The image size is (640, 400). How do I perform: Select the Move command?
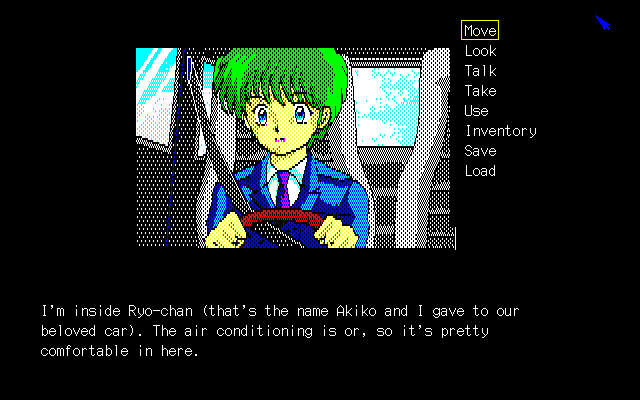pyautogui.click(x=480, y=31)
